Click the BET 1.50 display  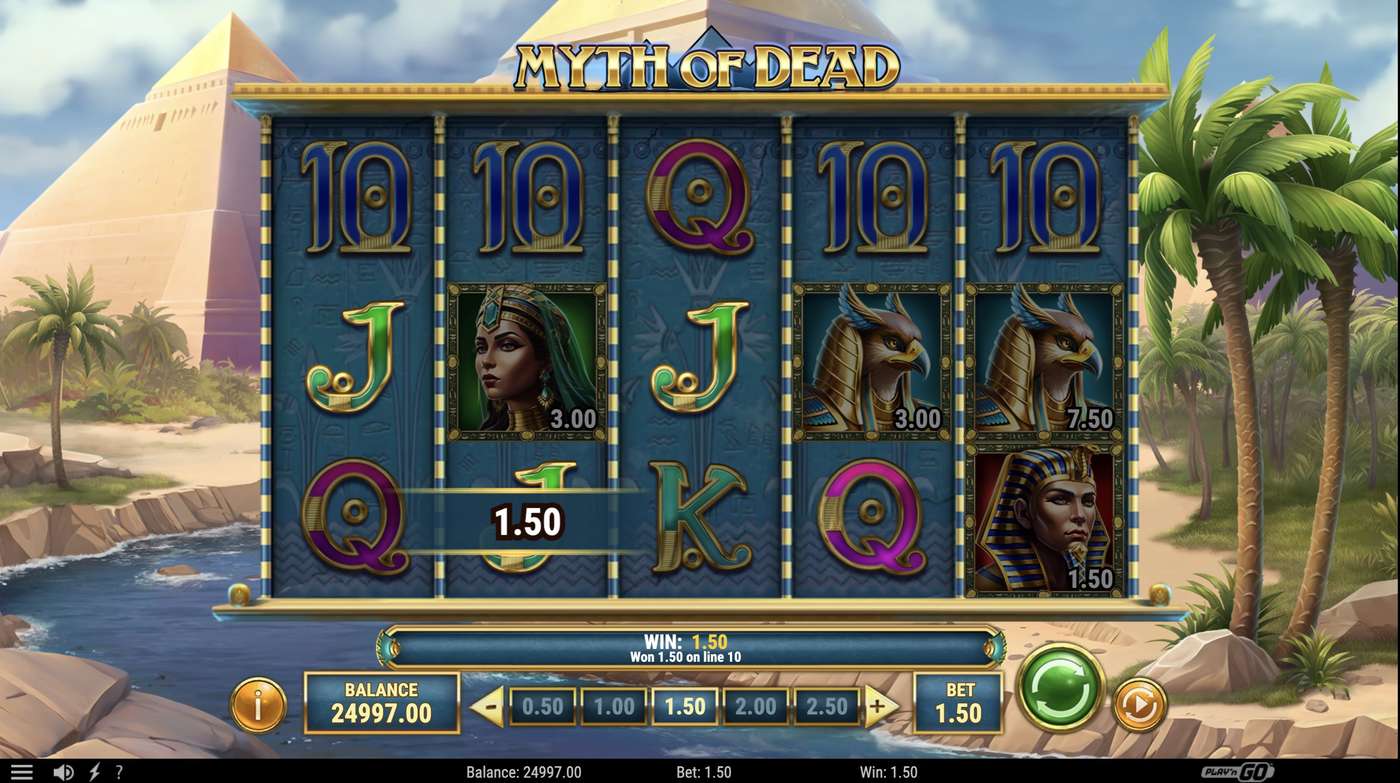tap(957, 703)
